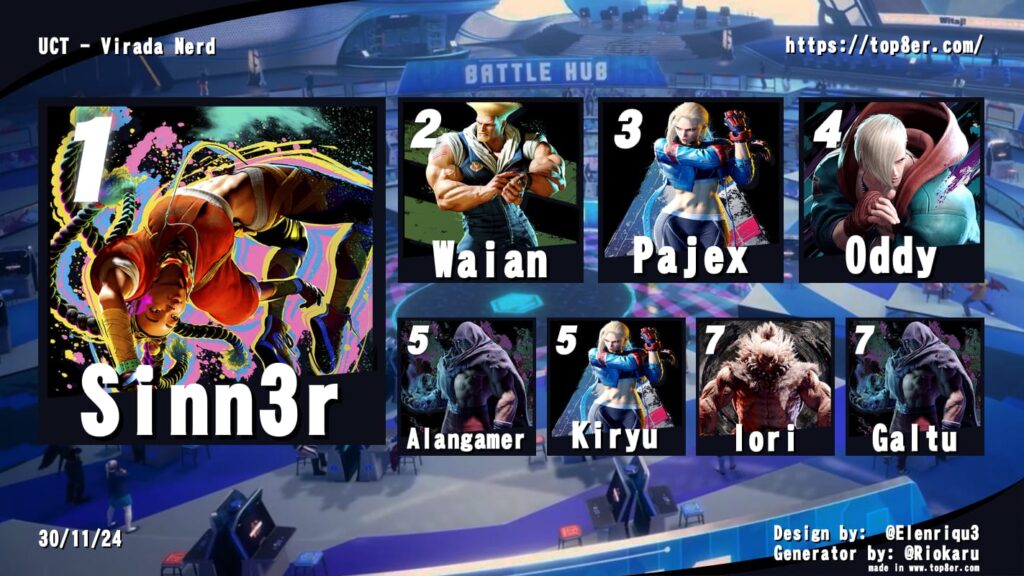
Task: Select Oddy's fourth-place card
Action: pos(891,190)
